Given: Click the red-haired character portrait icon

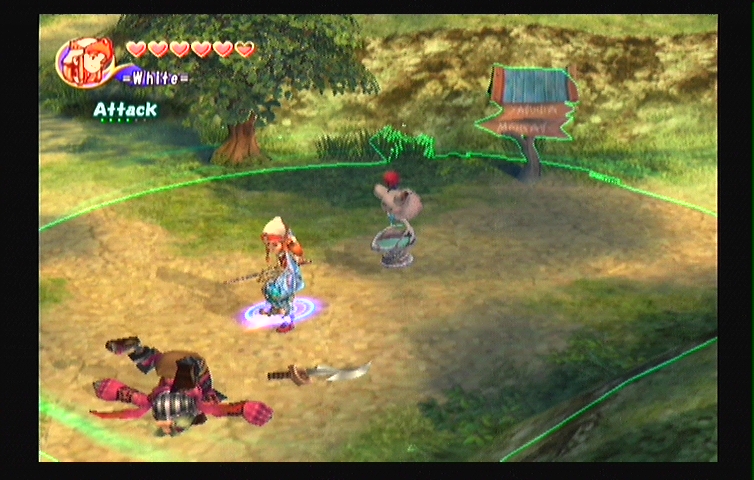Looking at the screenshot, I should click(88, 62).
